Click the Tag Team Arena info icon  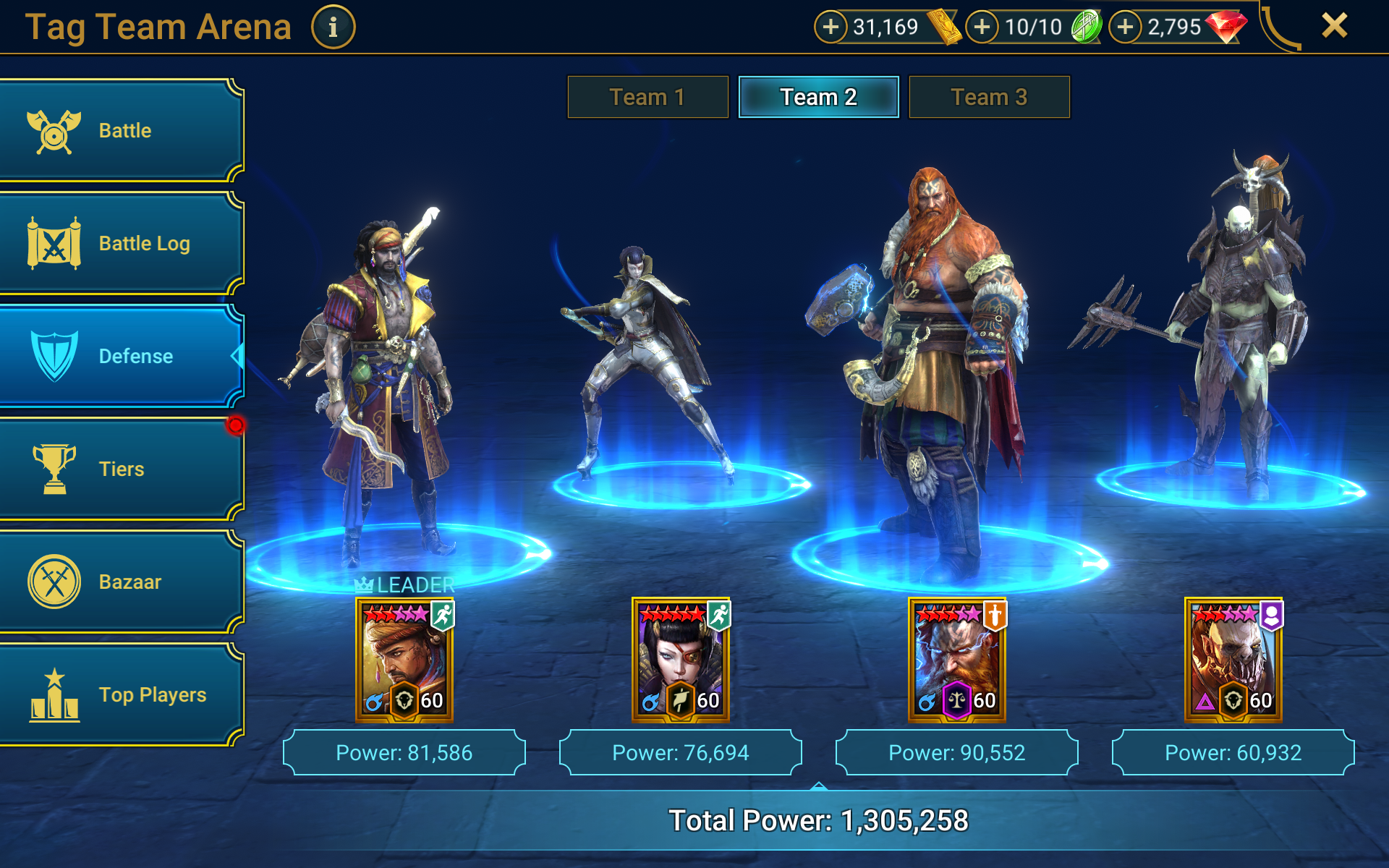[x=333, y=27]
